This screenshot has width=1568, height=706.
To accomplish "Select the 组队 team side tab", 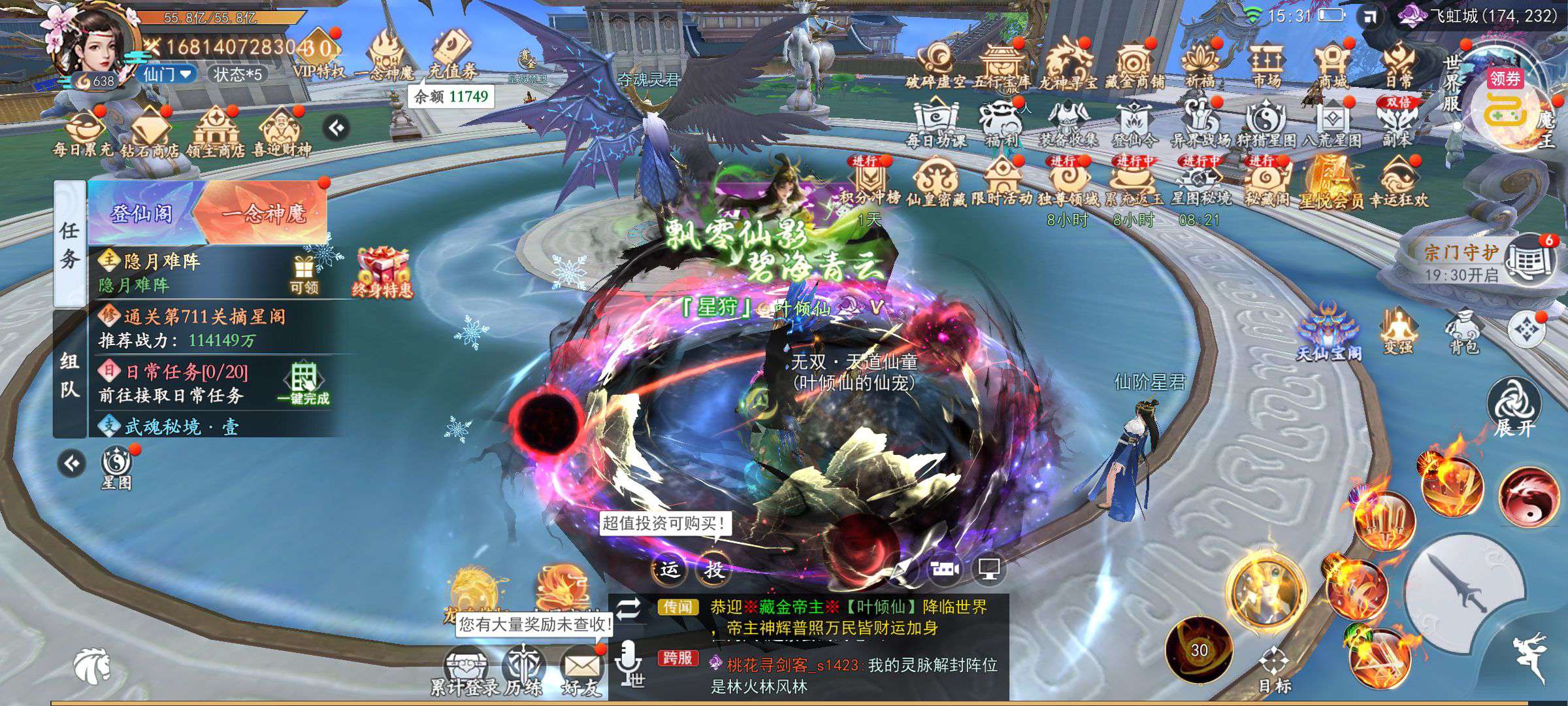I will (69, 375).
